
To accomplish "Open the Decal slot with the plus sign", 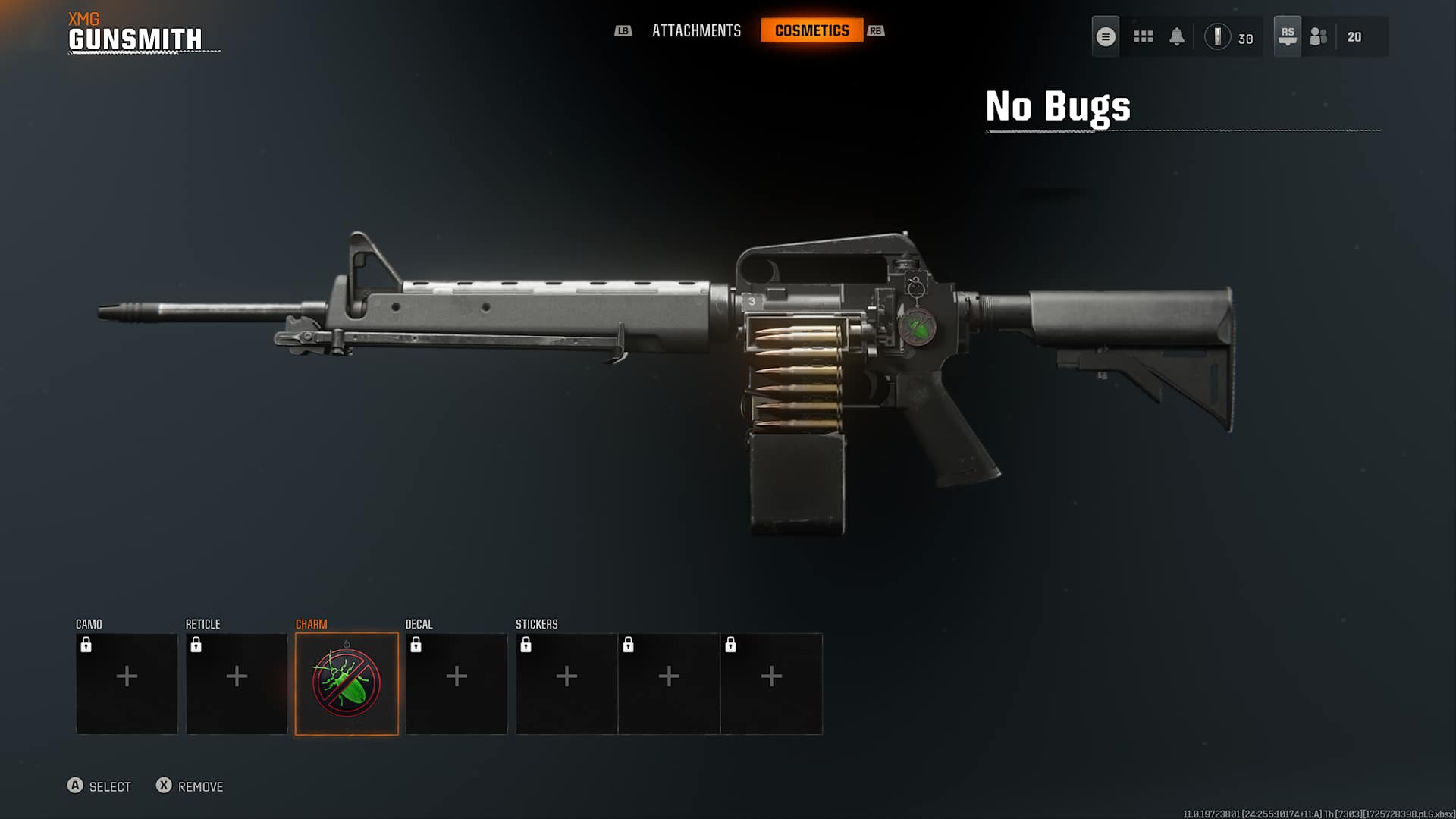I will (x=457, y=675).
